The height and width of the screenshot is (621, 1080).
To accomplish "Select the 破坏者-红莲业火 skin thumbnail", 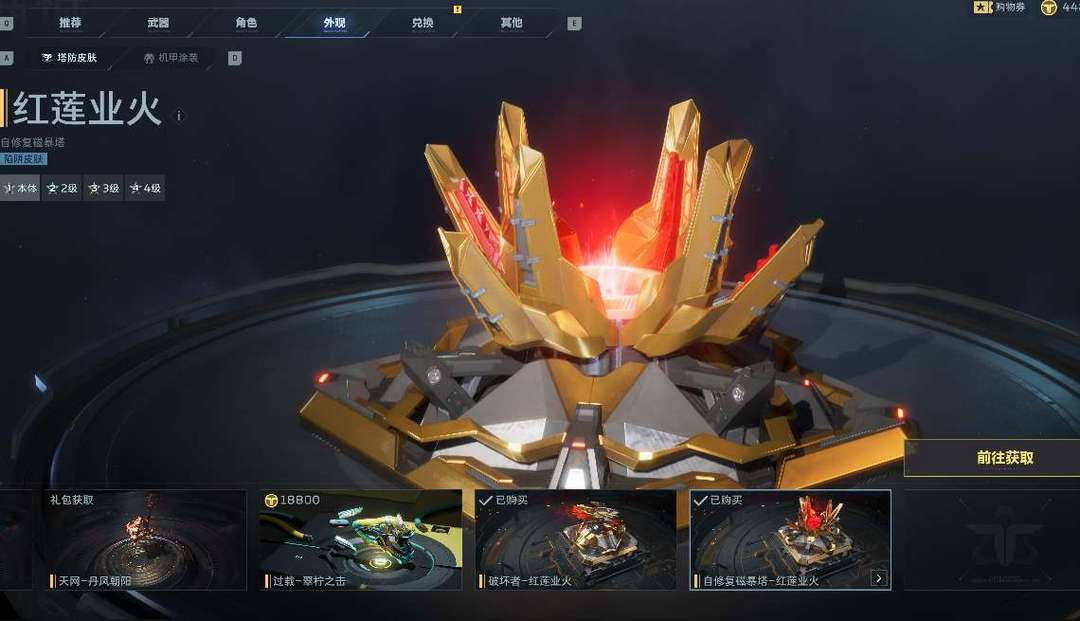I will tap(575, 540).
